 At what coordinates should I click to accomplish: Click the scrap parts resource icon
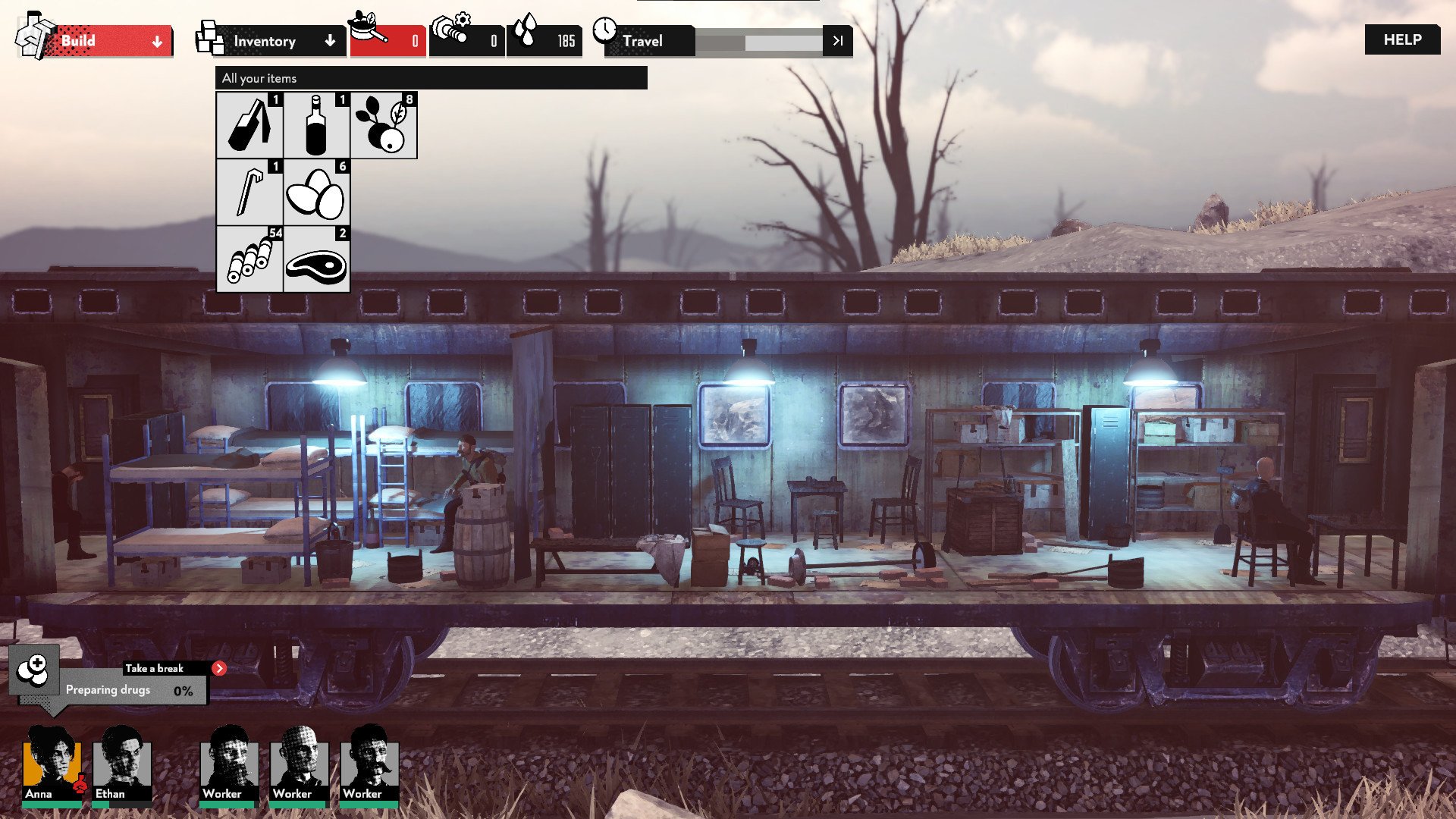(451, 30)
